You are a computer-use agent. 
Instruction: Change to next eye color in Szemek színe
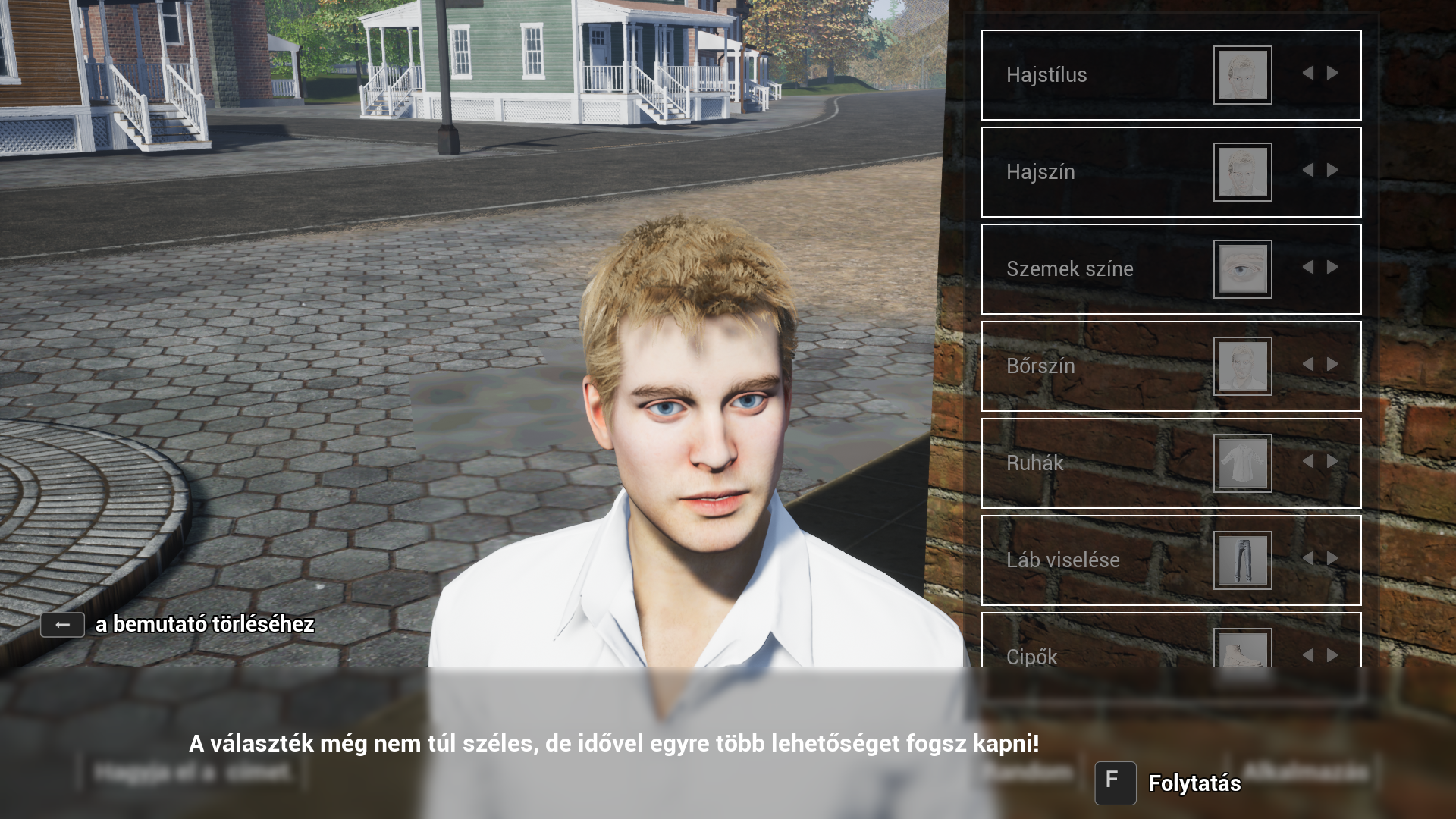click(1332, 268)
